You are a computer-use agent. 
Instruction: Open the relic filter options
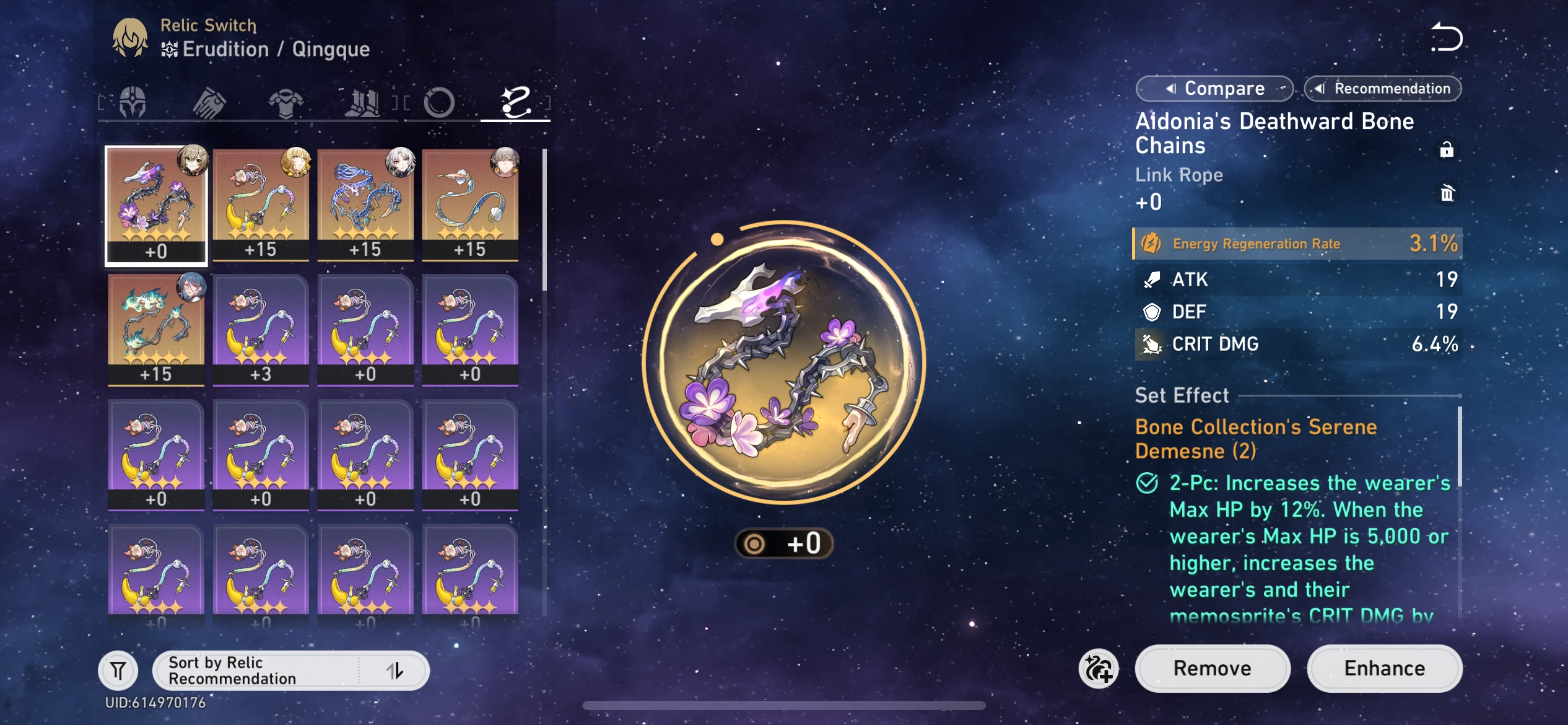(118, 670)
